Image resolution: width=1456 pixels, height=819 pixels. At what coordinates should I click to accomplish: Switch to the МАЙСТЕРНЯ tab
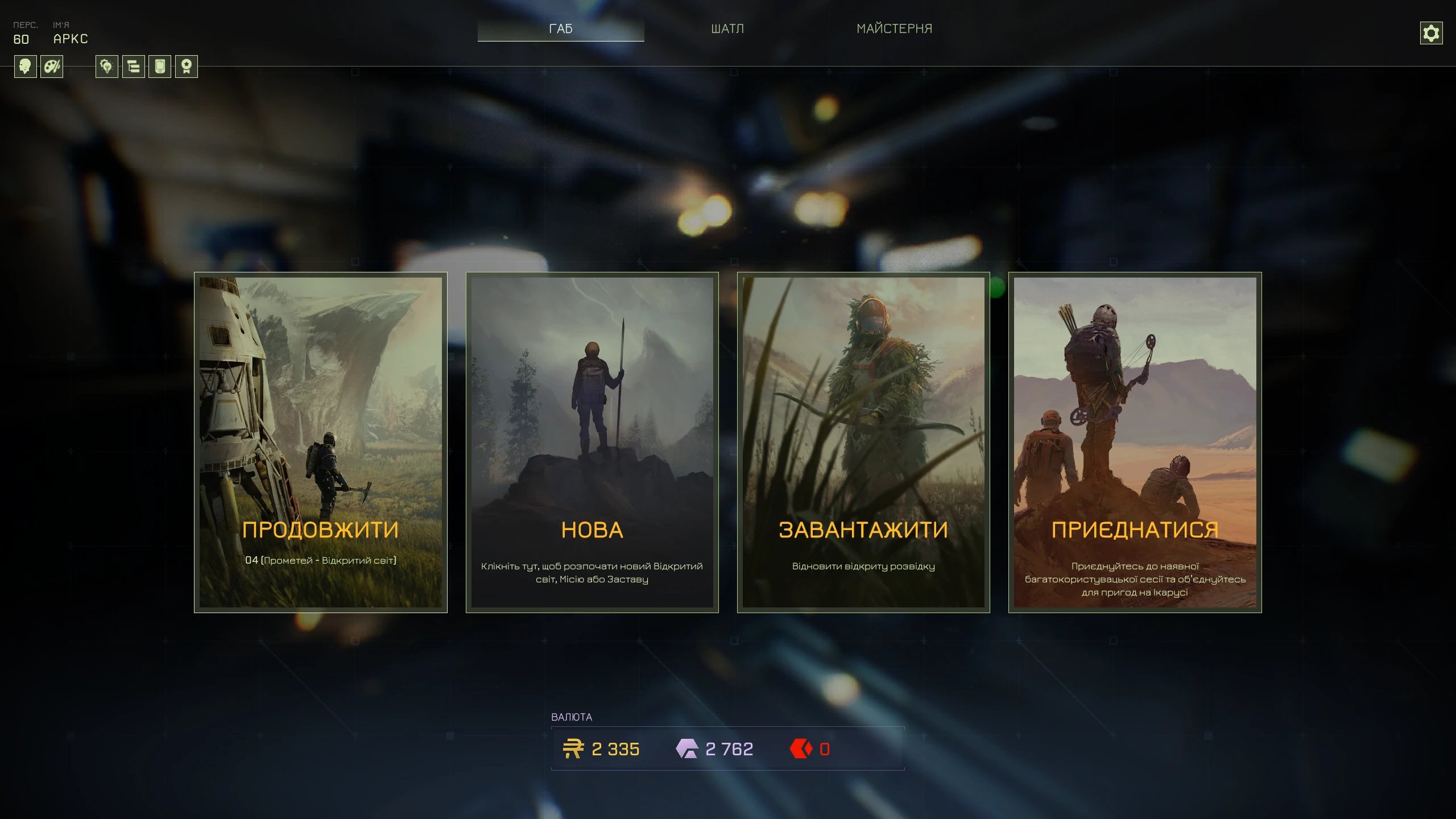(894, 28)
